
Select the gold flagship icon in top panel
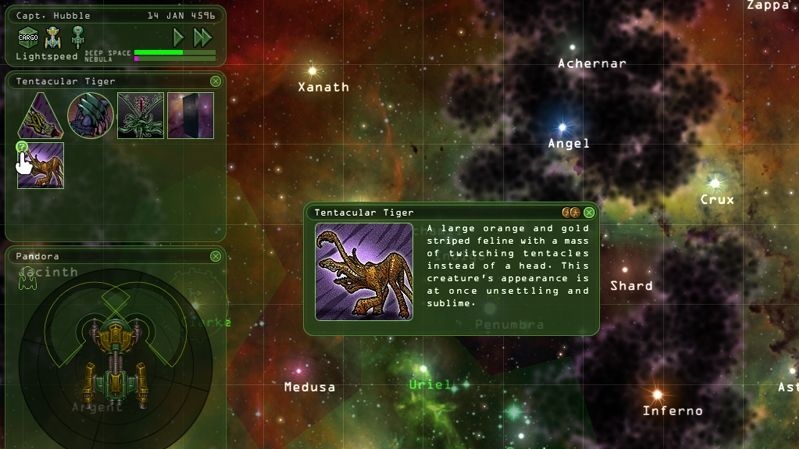pos(54,37)
